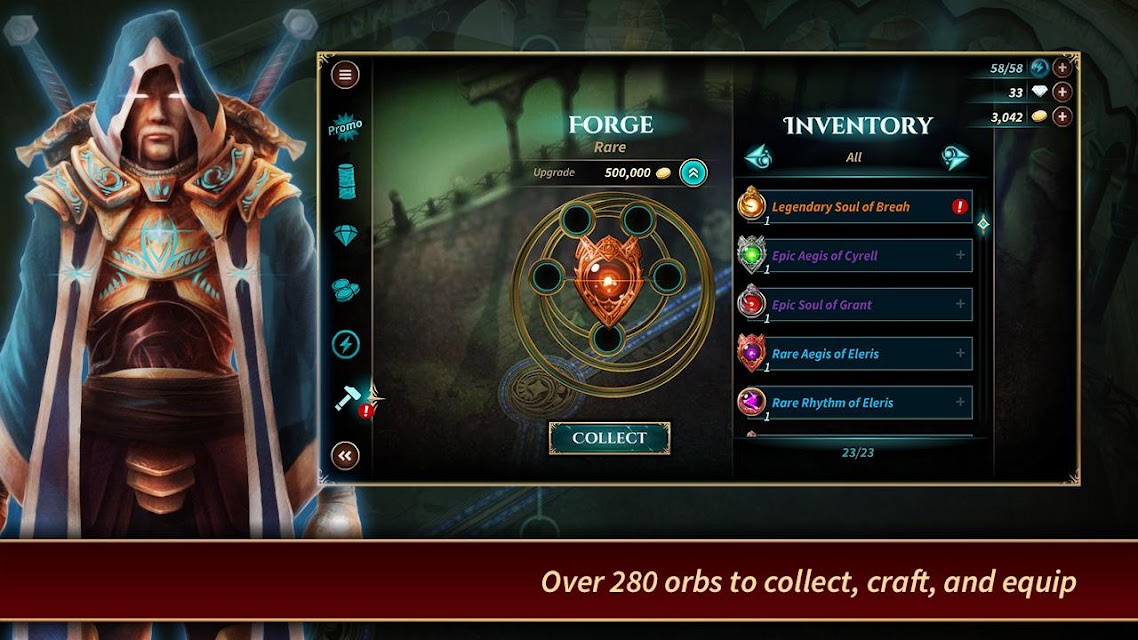This screenshot has width=1138, height=640.
Task: Add more energy with plus button
Action: click(x=1062, y=68)
